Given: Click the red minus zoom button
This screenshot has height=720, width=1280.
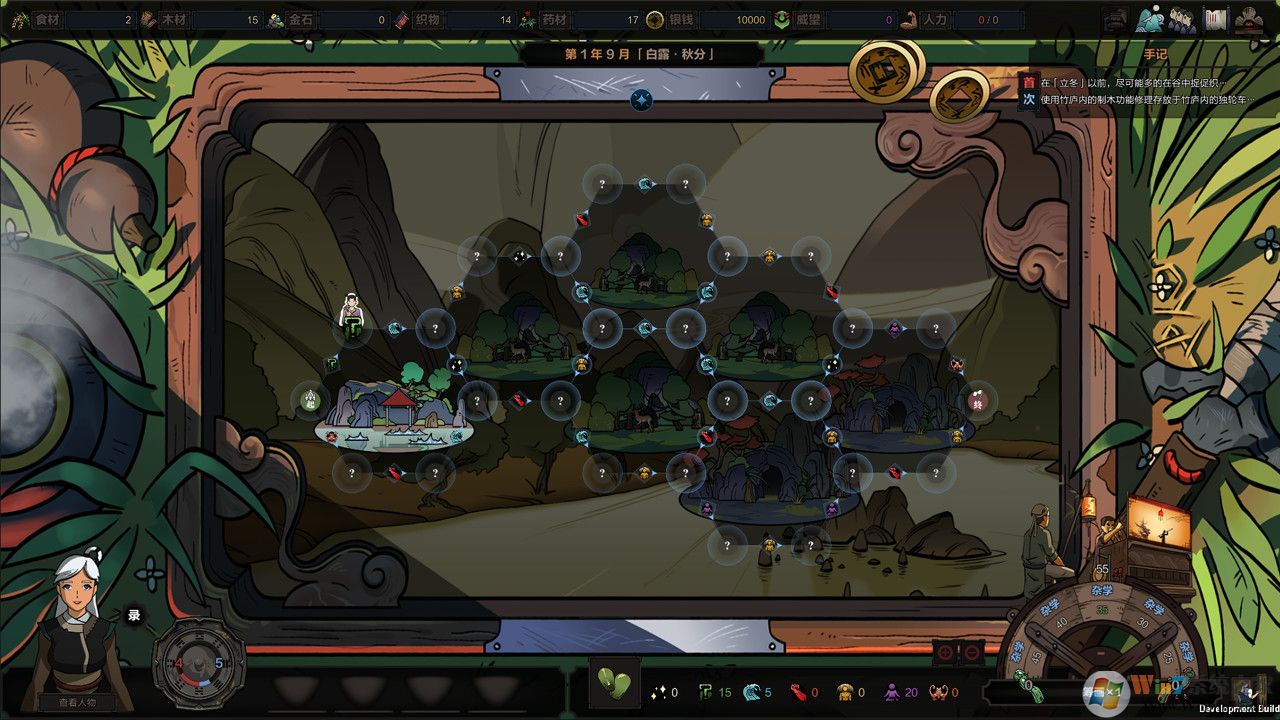Looking at the screenshot, I should point(972,652).
